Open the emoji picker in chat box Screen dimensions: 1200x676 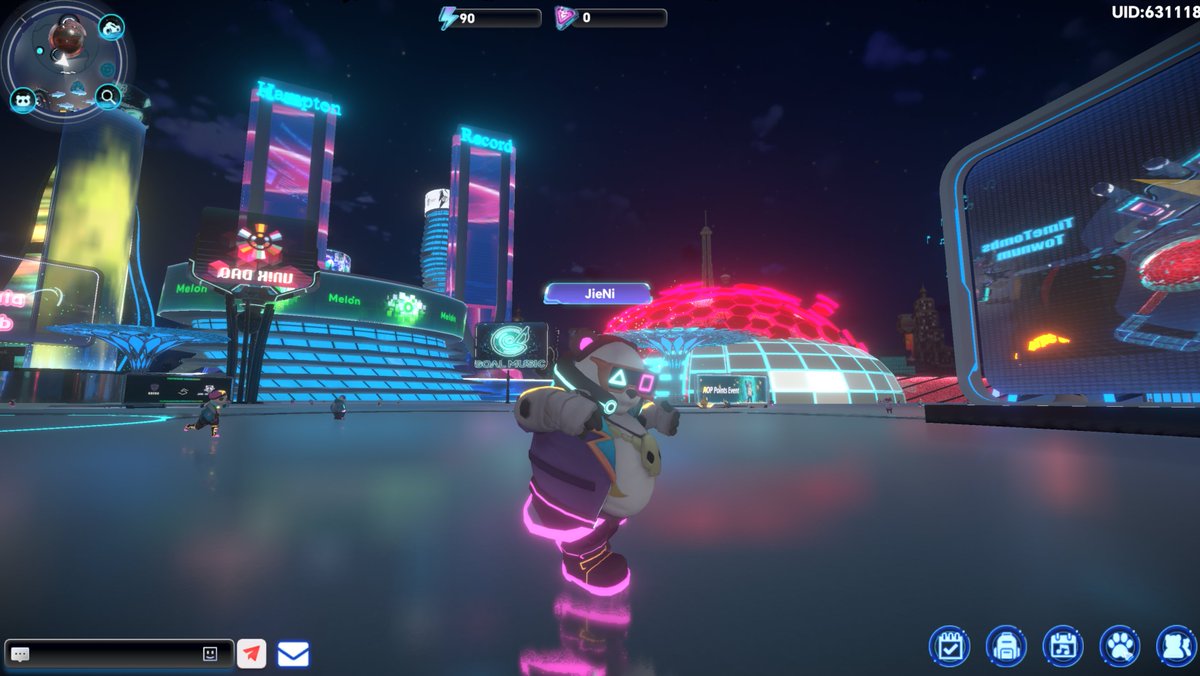pos(210,654)
